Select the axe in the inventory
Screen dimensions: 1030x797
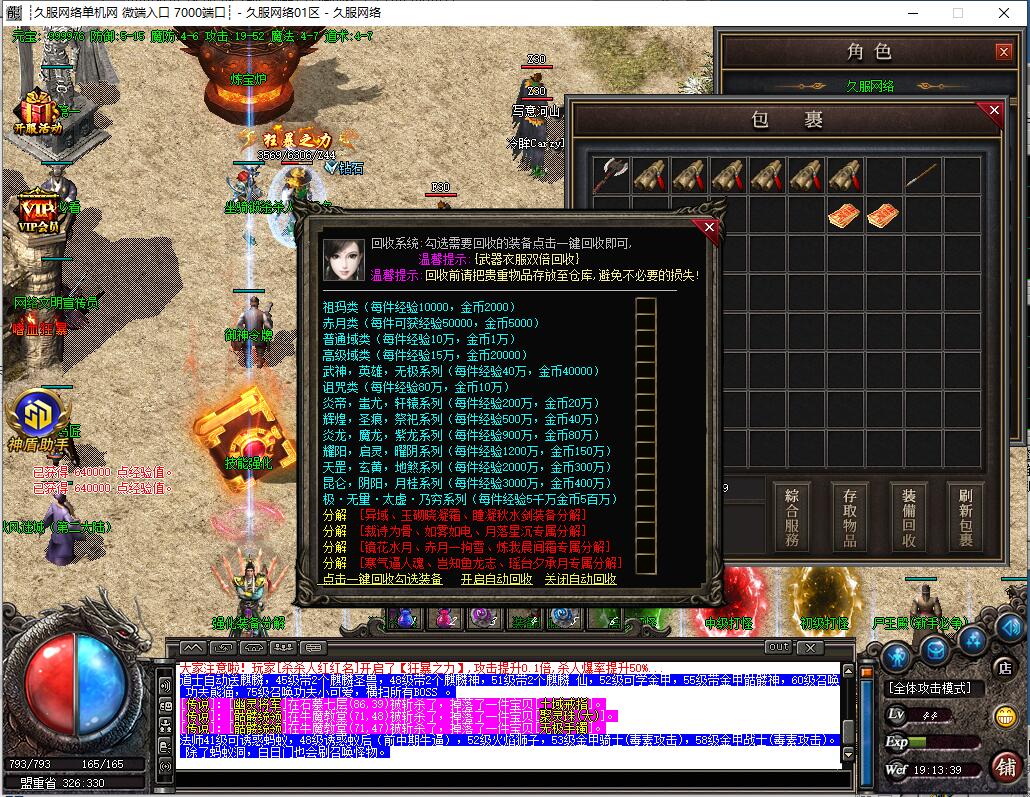coord(611,175)
